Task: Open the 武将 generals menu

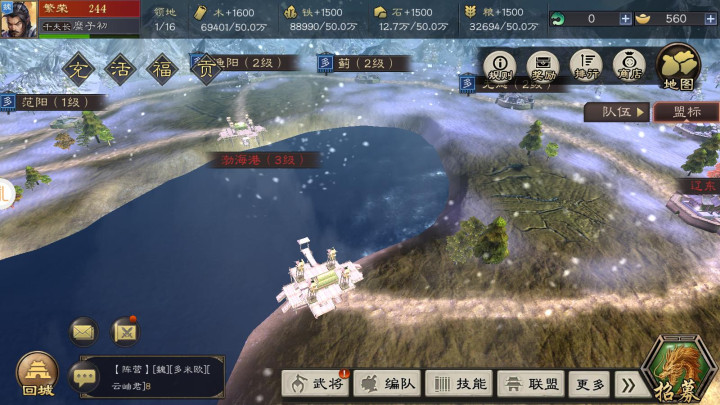Action: point(315,384)
